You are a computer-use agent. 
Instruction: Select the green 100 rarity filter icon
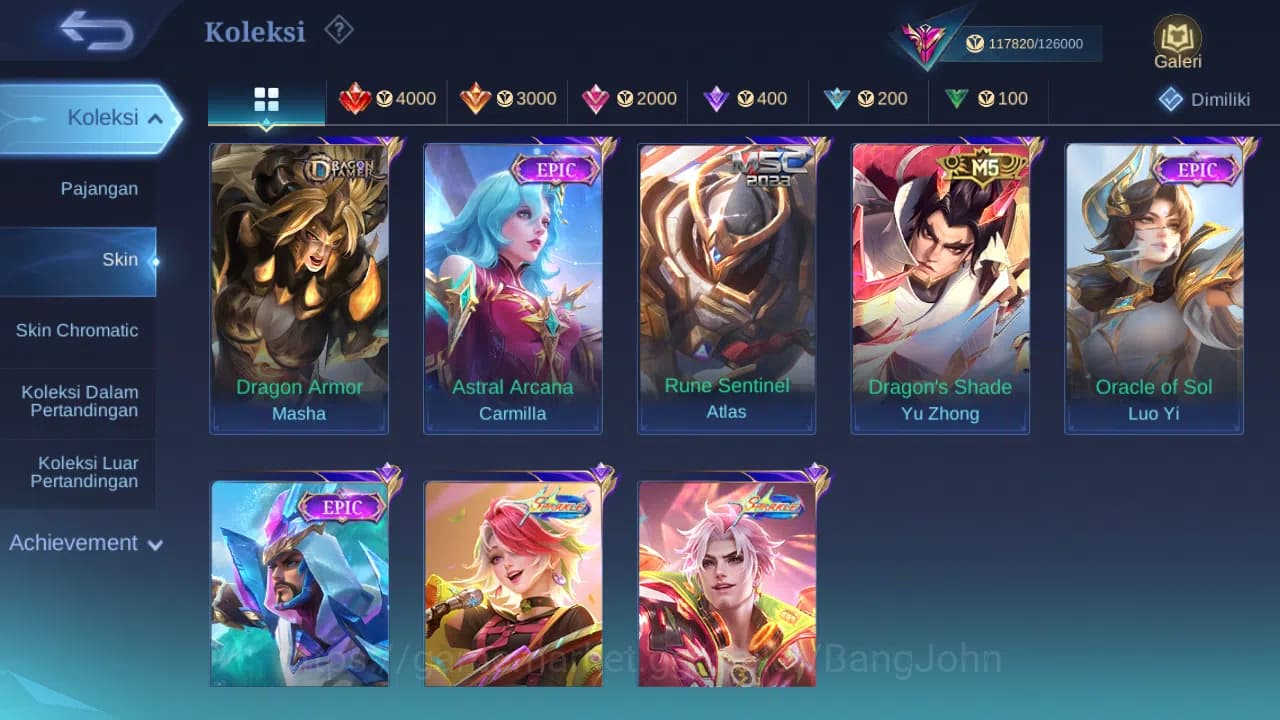pos(957,99)
